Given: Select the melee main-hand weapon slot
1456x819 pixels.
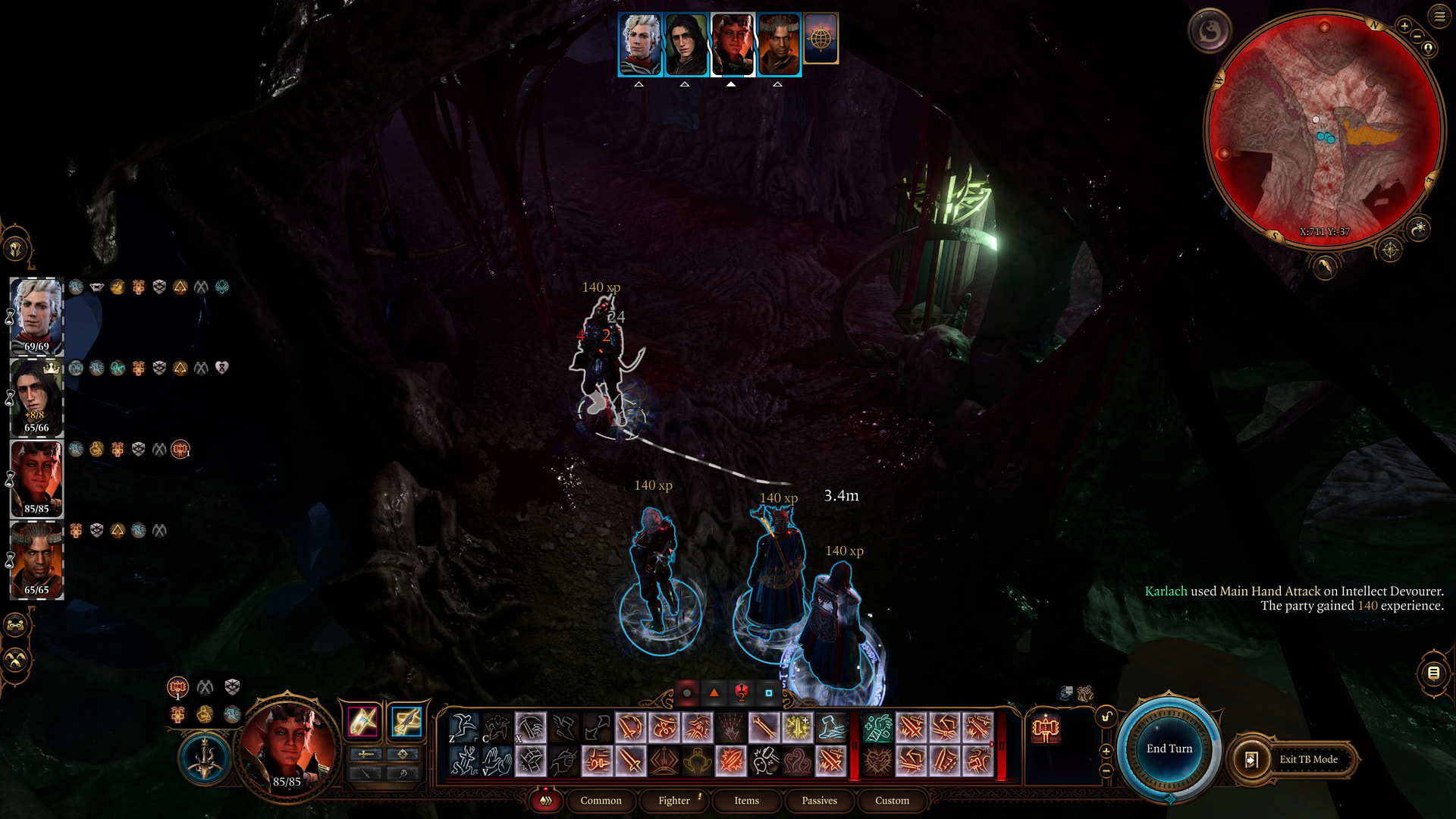Looking at the screenshot, I should tap(362, 722).
